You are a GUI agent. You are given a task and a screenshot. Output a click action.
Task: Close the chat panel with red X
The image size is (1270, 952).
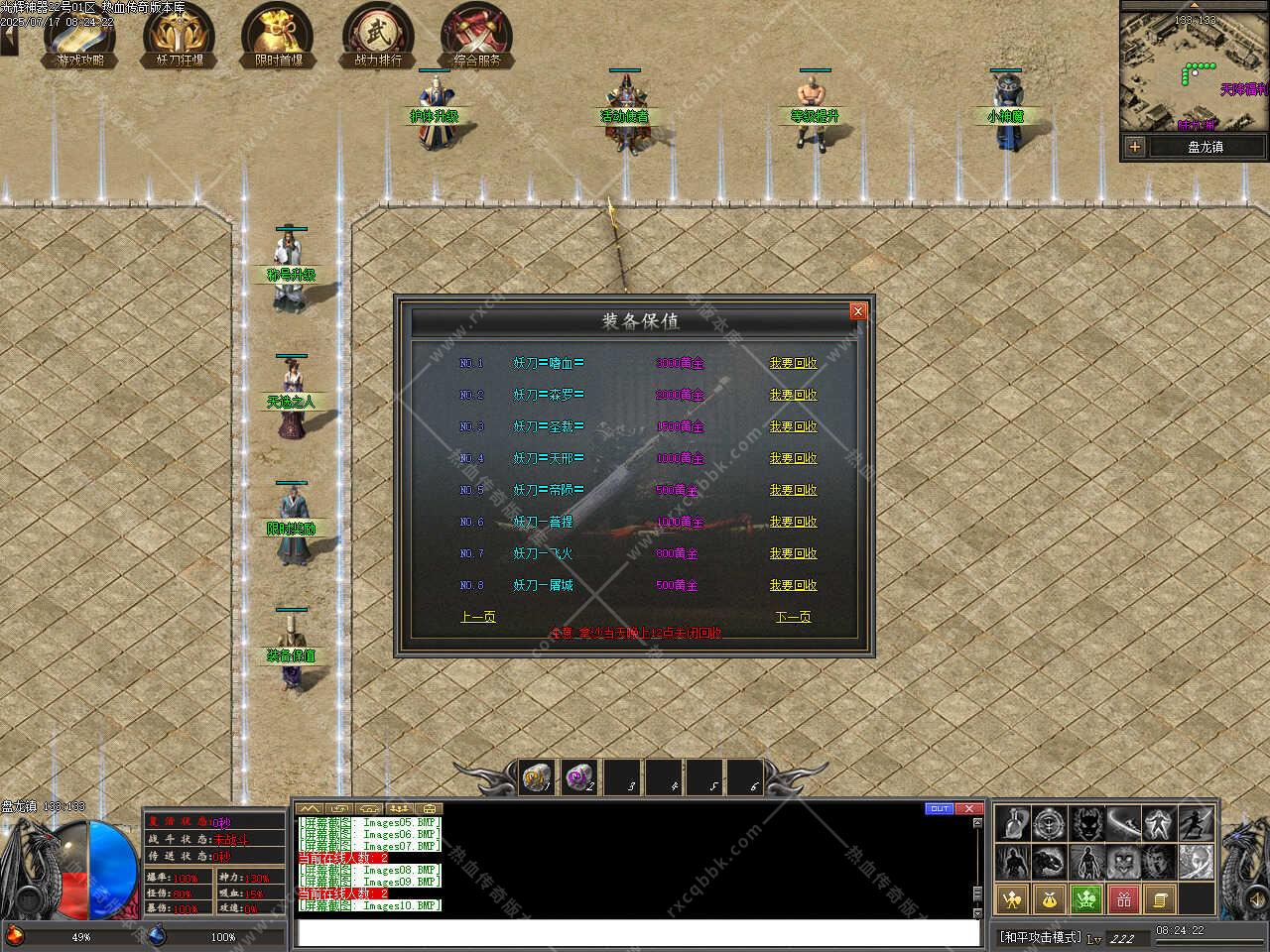pos(969,809)
